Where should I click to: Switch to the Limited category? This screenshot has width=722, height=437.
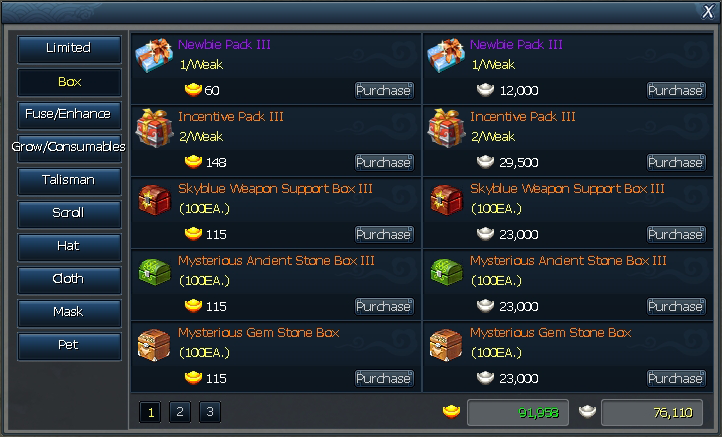pyautogui.click(x=69, y=49)
